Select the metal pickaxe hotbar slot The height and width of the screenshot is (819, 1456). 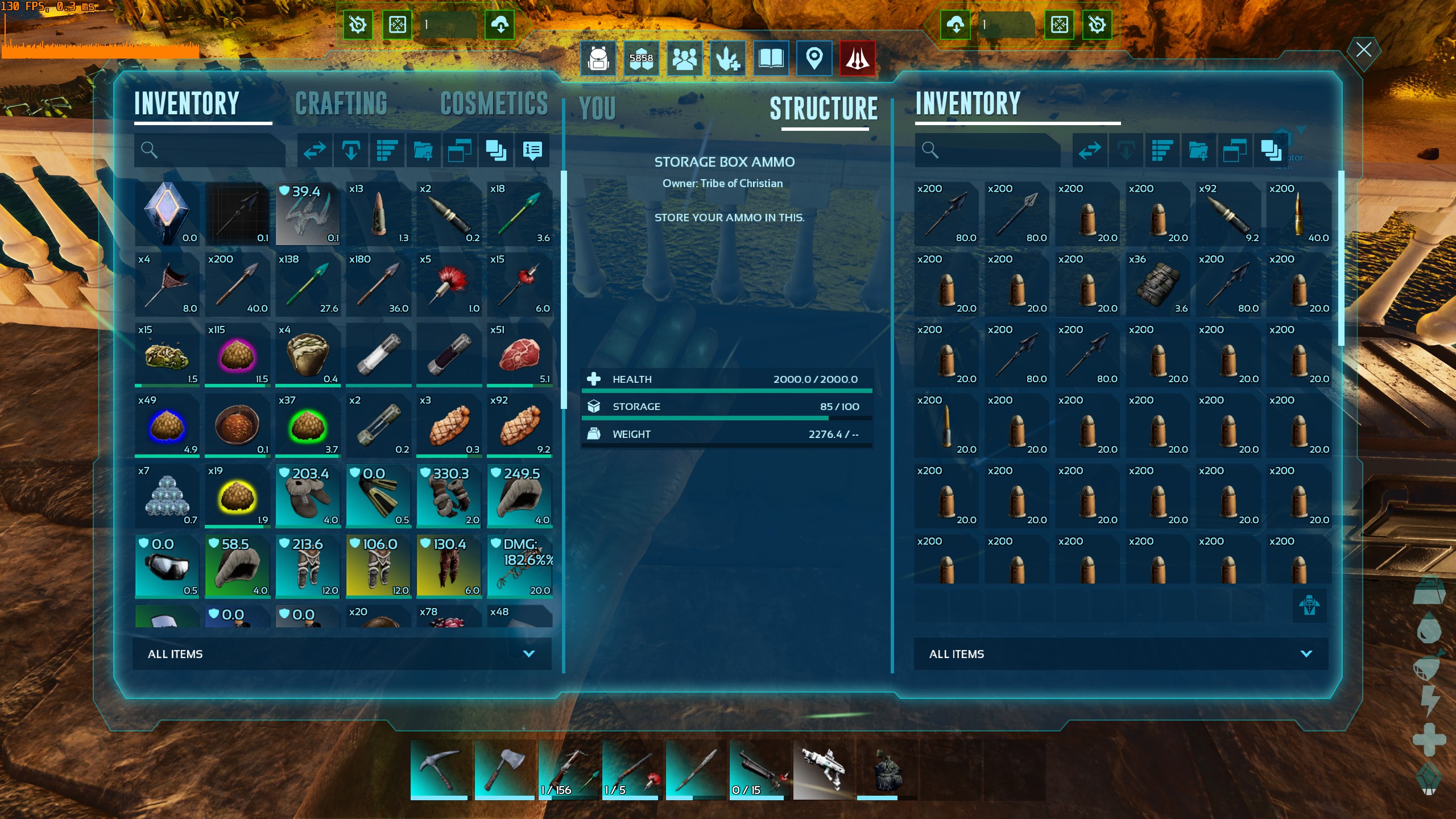click(439, 770)
